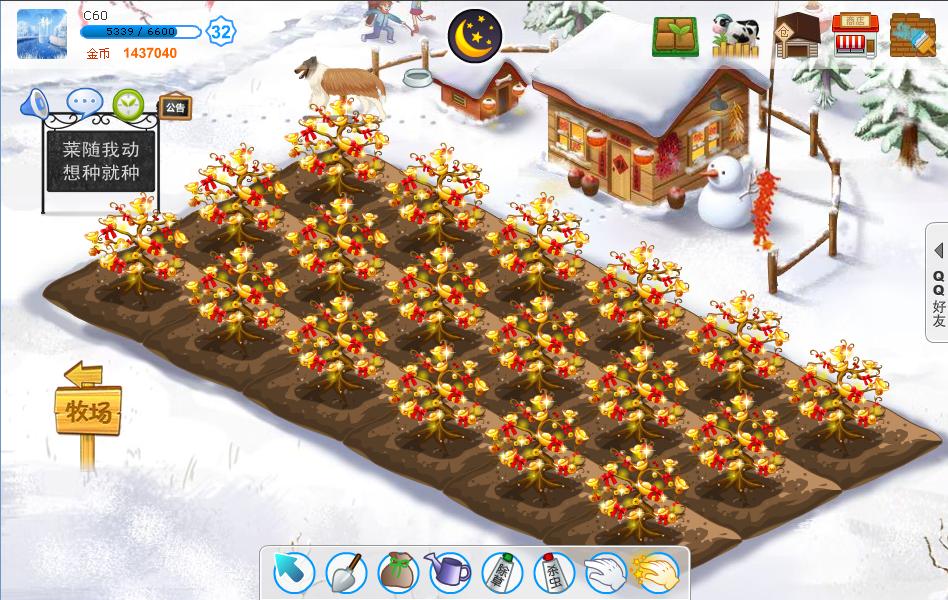Select the blue arrow cursor tool
The height and width of the screenshot is (600, 948).
click(293, 572)
